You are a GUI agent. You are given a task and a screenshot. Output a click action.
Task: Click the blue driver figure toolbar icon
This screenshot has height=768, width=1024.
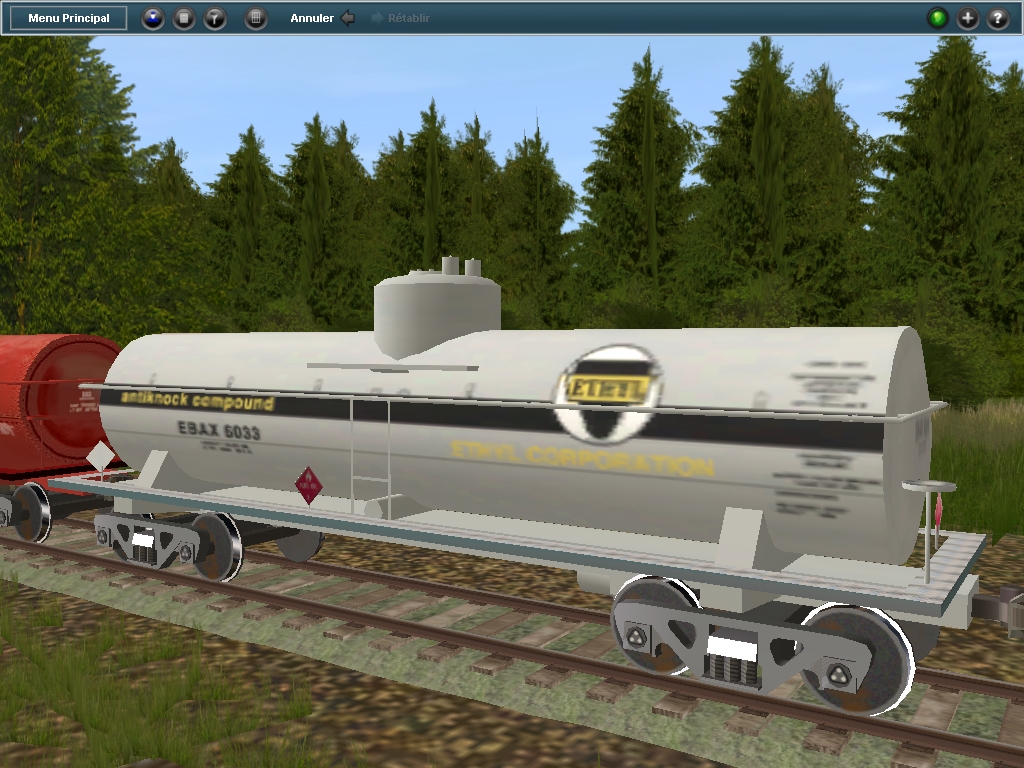[x=152, y=18]
